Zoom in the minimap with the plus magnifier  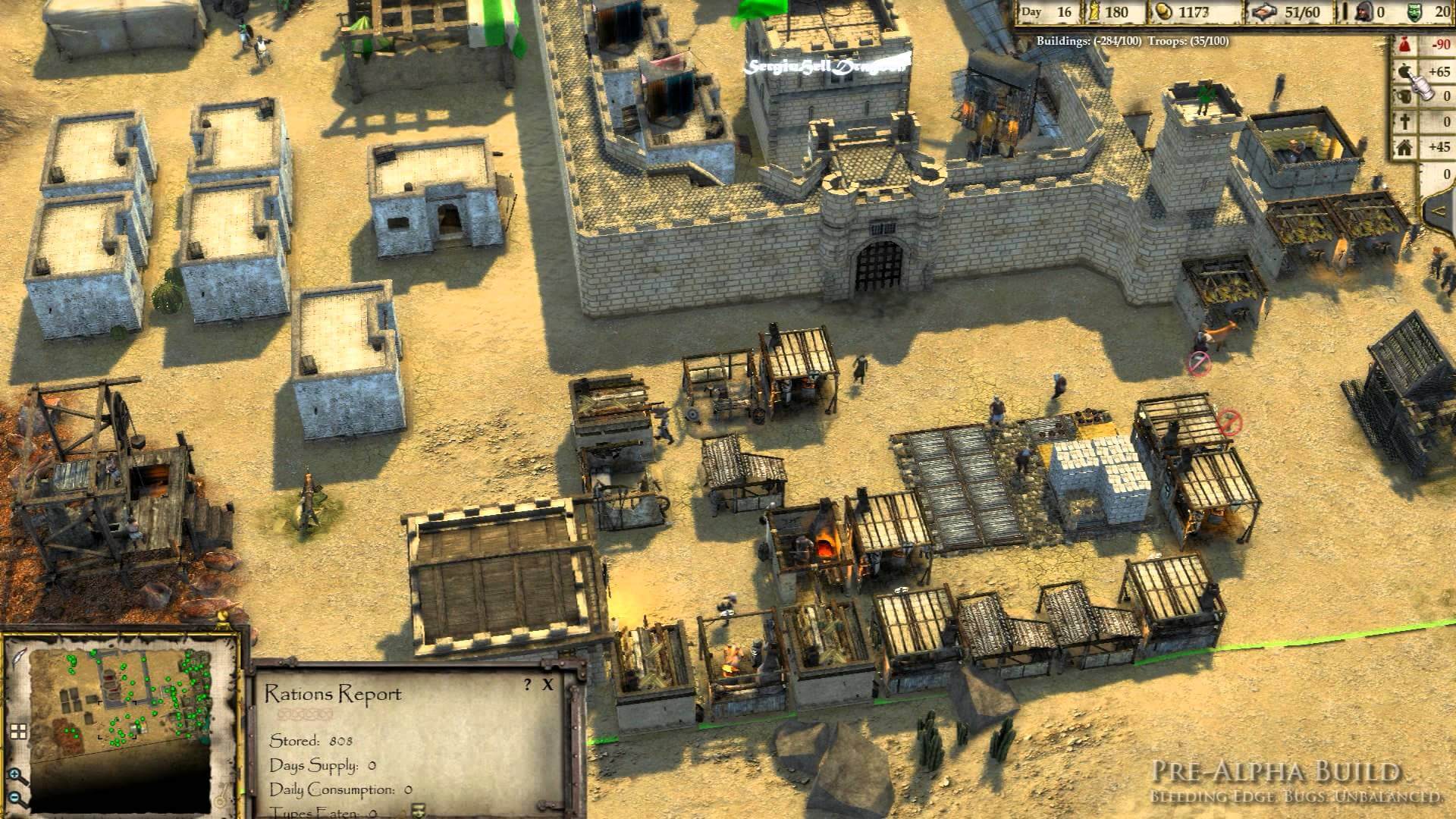[x=16, y=775]
